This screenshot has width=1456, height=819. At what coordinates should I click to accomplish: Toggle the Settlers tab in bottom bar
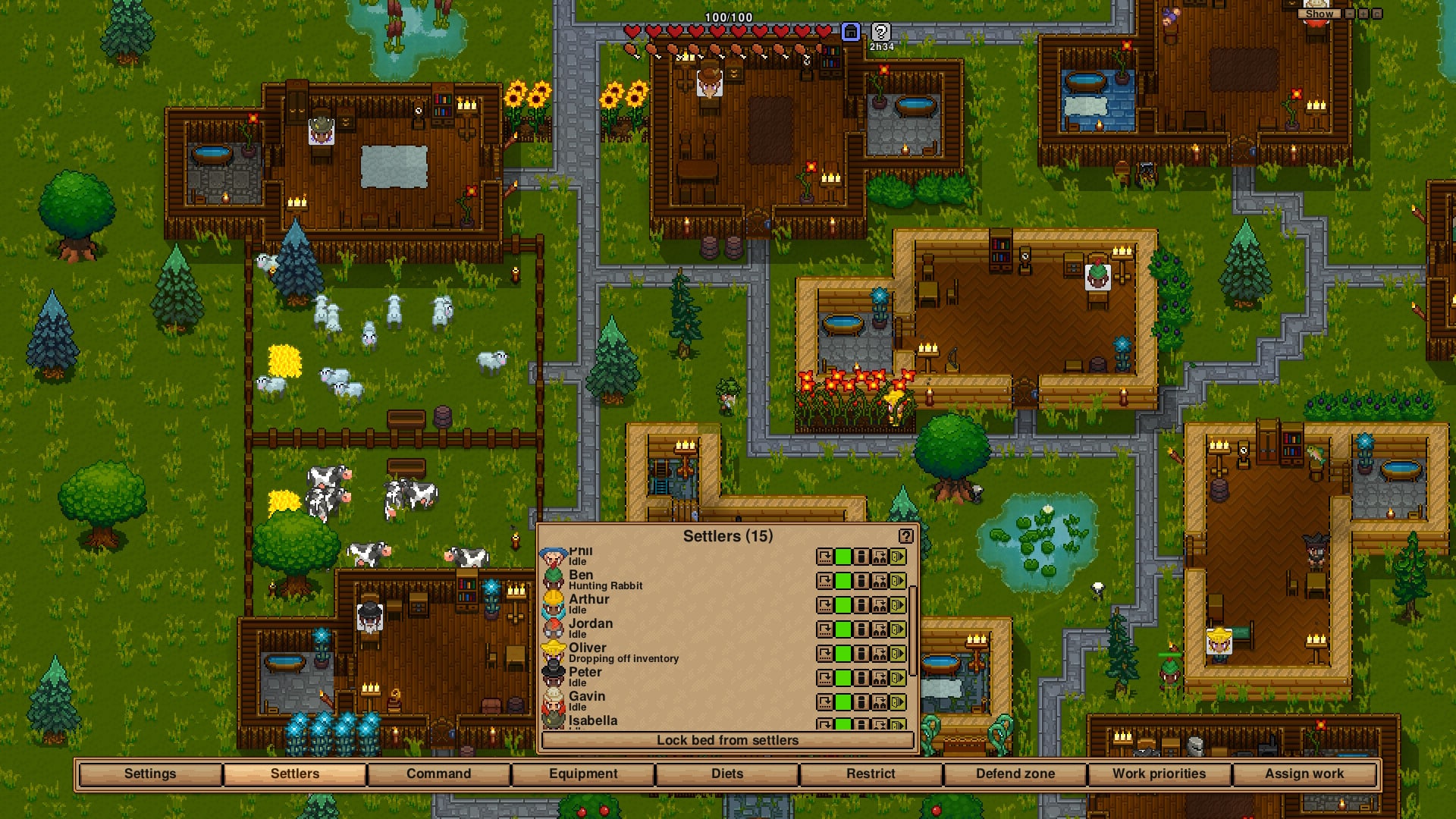click(x=295, y=773)
